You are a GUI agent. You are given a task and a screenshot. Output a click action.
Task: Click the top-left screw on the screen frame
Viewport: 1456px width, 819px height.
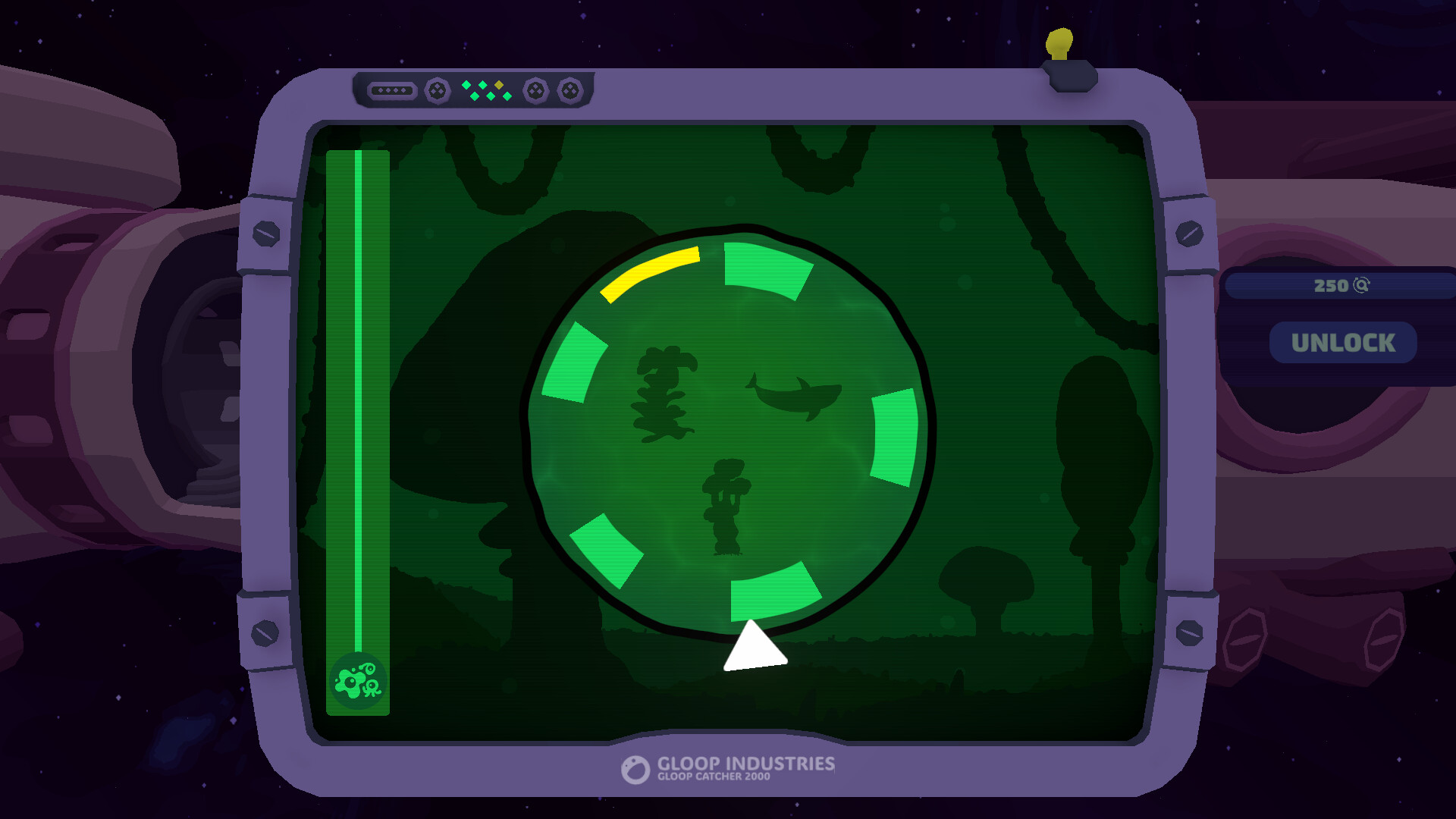coord(267,233)
